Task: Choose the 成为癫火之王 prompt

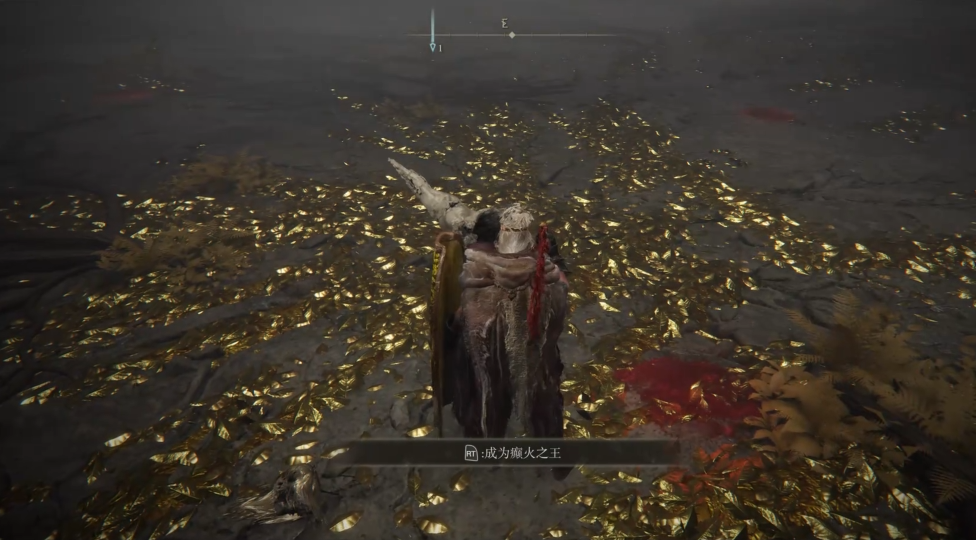Action: (x=512, y=452)
